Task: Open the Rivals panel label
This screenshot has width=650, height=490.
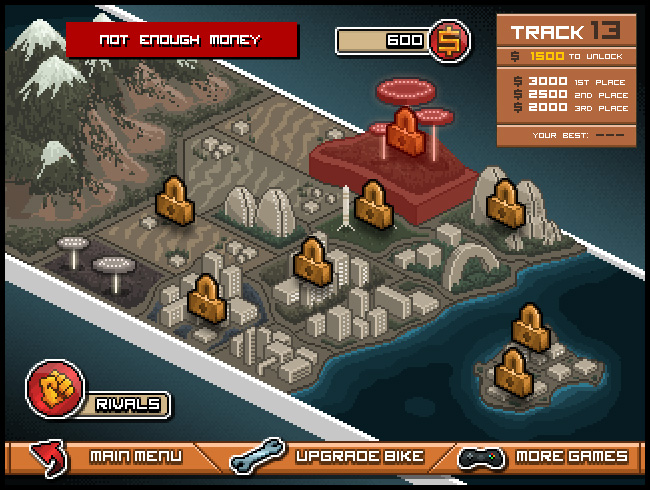Action: [x=129, y=404]
